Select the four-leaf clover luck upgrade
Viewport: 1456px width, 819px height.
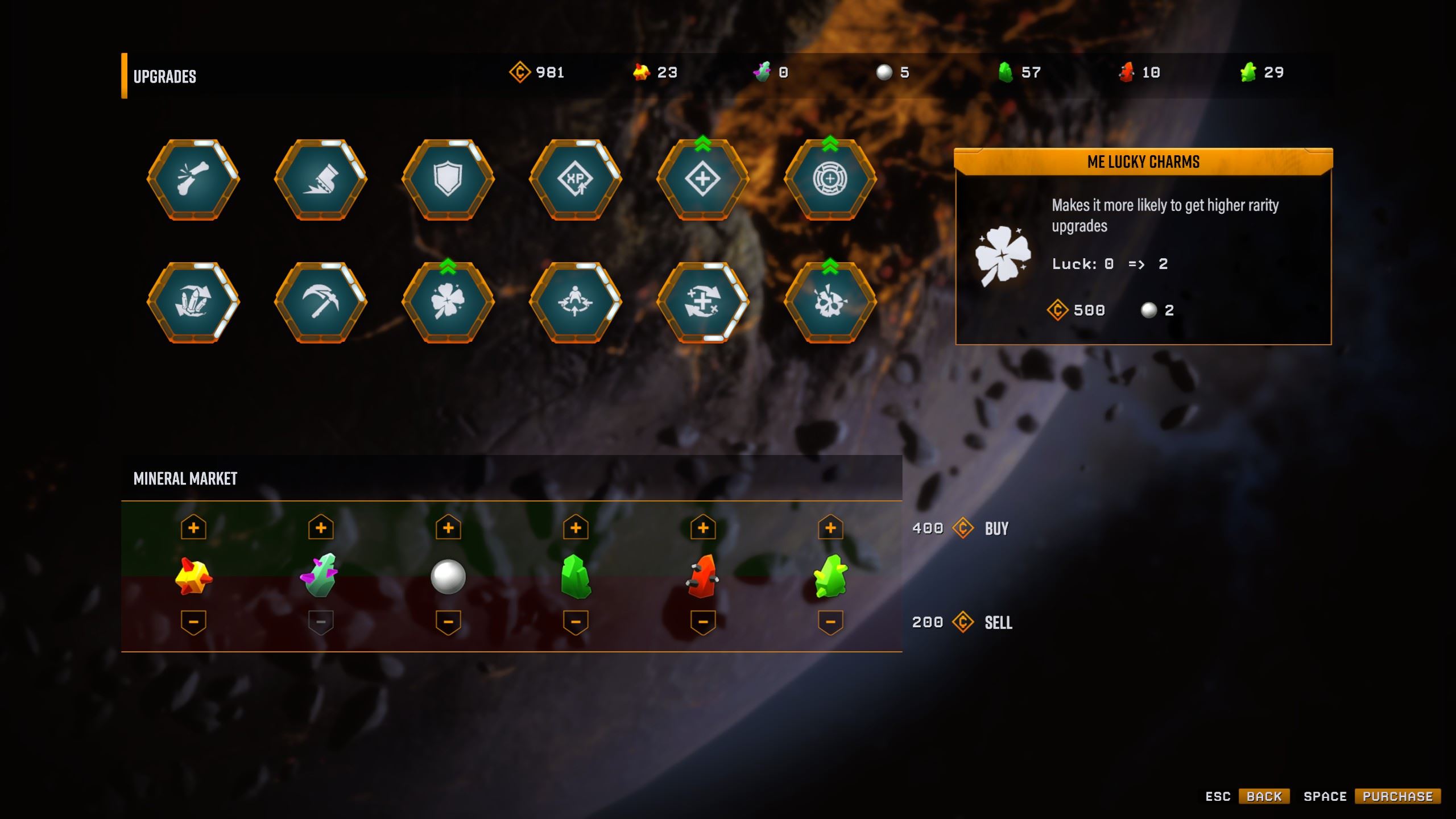pyautogui.click(x=448, y=303)
